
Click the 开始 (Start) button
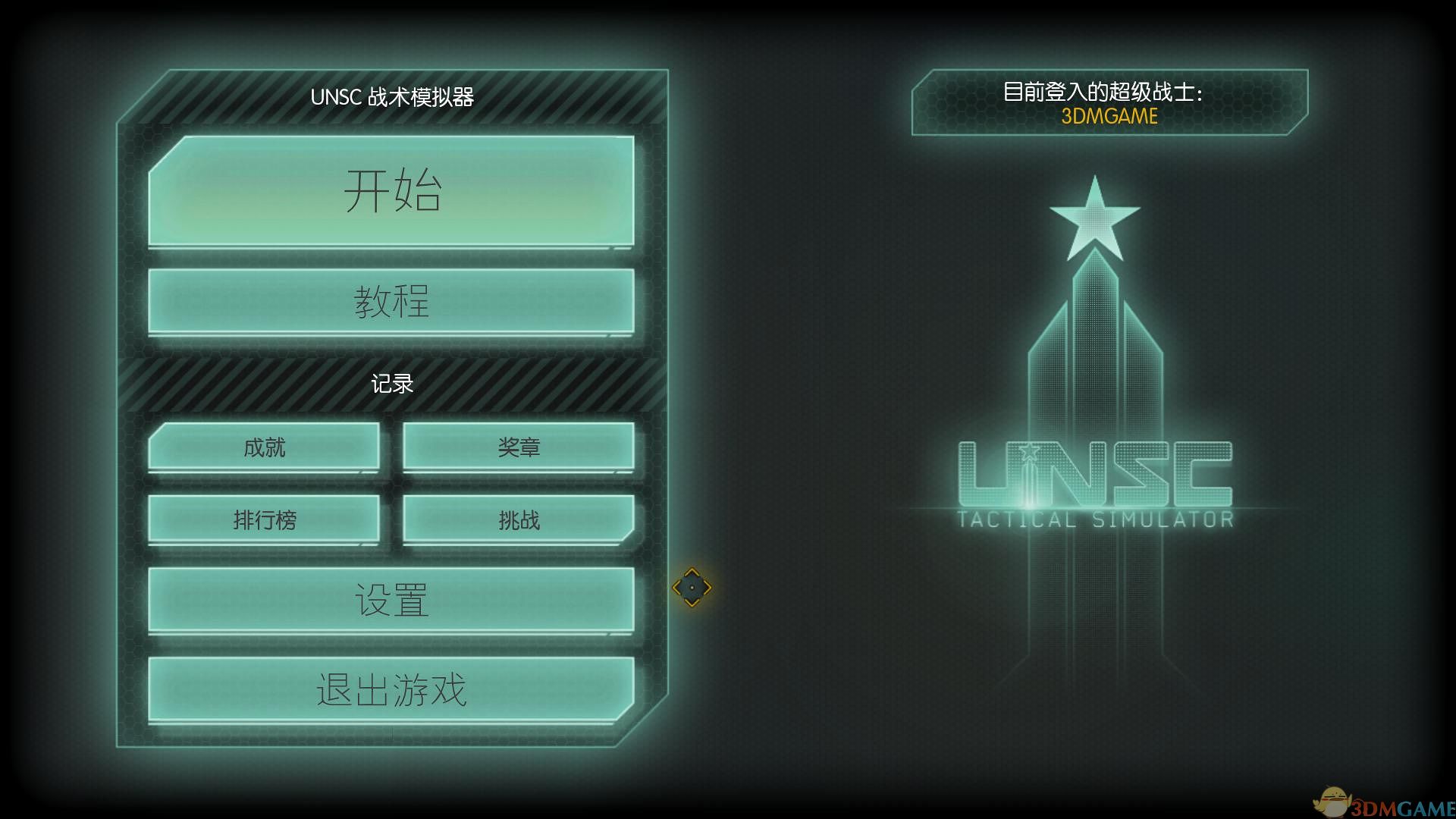point(392,192)
